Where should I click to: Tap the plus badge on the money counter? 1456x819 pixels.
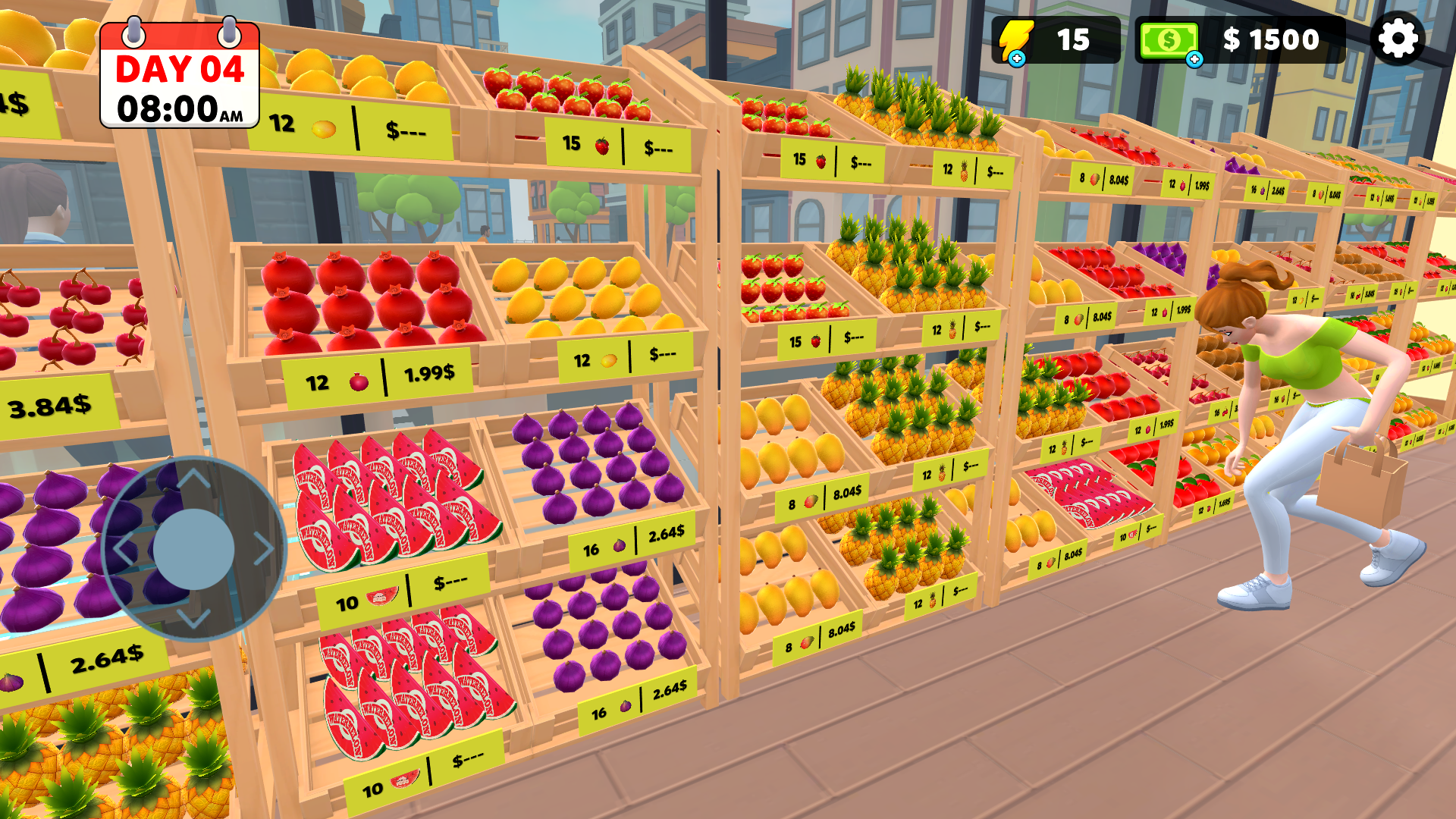coord(1195,59)
